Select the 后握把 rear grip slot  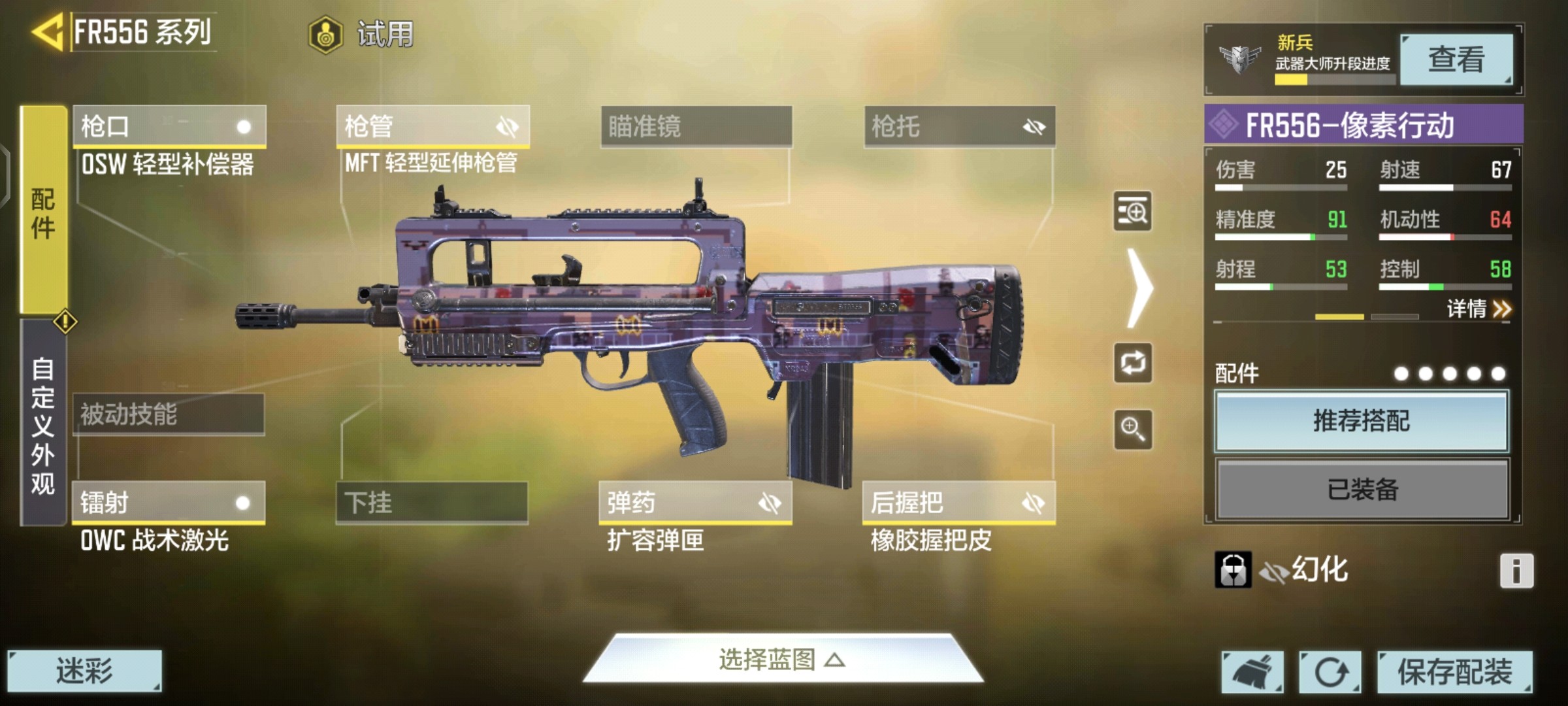pos(958,503)
